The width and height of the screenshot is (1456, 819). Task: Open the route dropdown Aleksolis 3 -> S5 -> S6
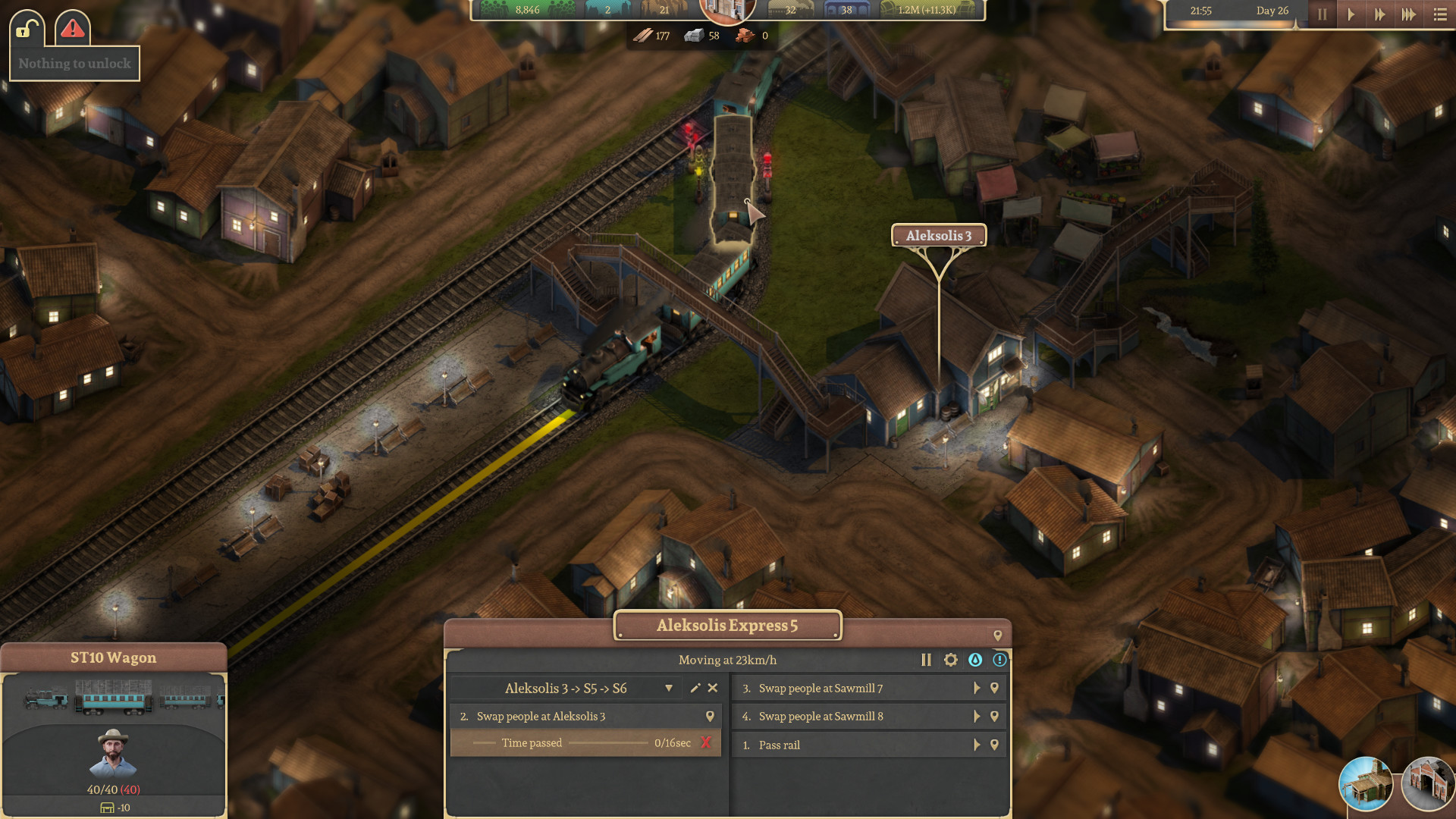668,689
